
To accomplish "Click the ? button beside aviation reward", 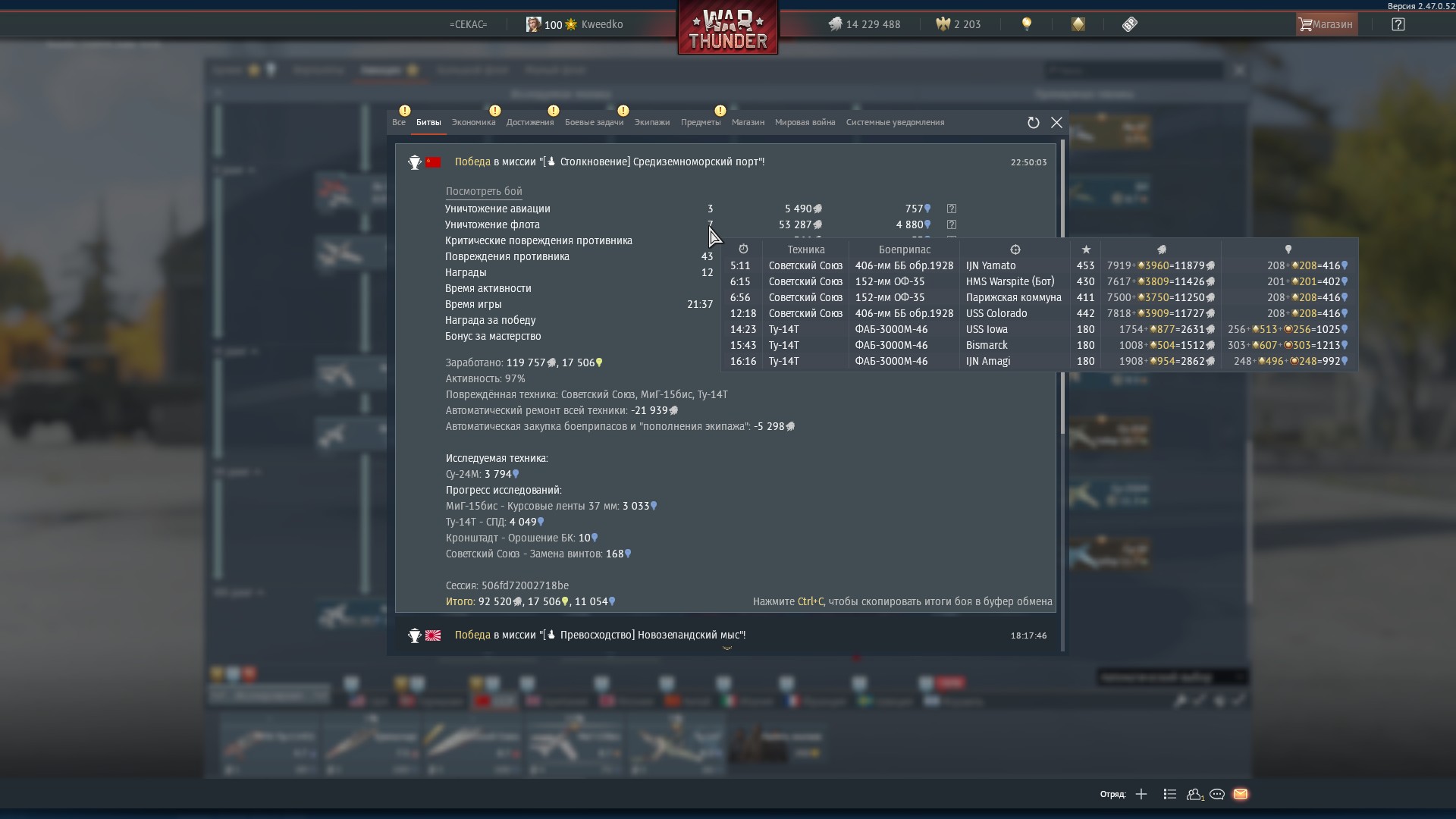I will 952,208.
